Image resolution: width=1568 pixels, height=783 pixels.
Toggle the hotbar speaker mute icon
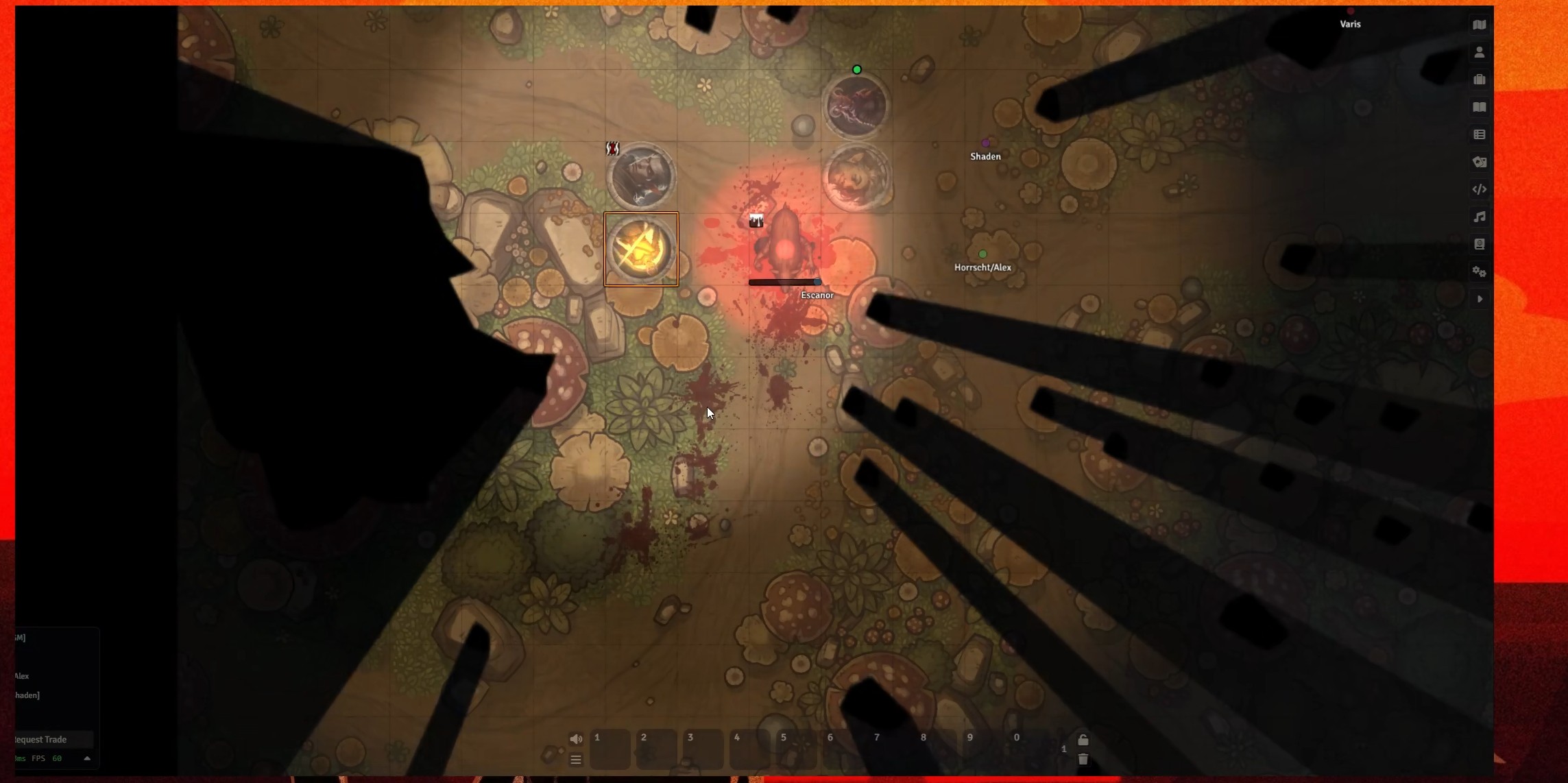[576, 738]
